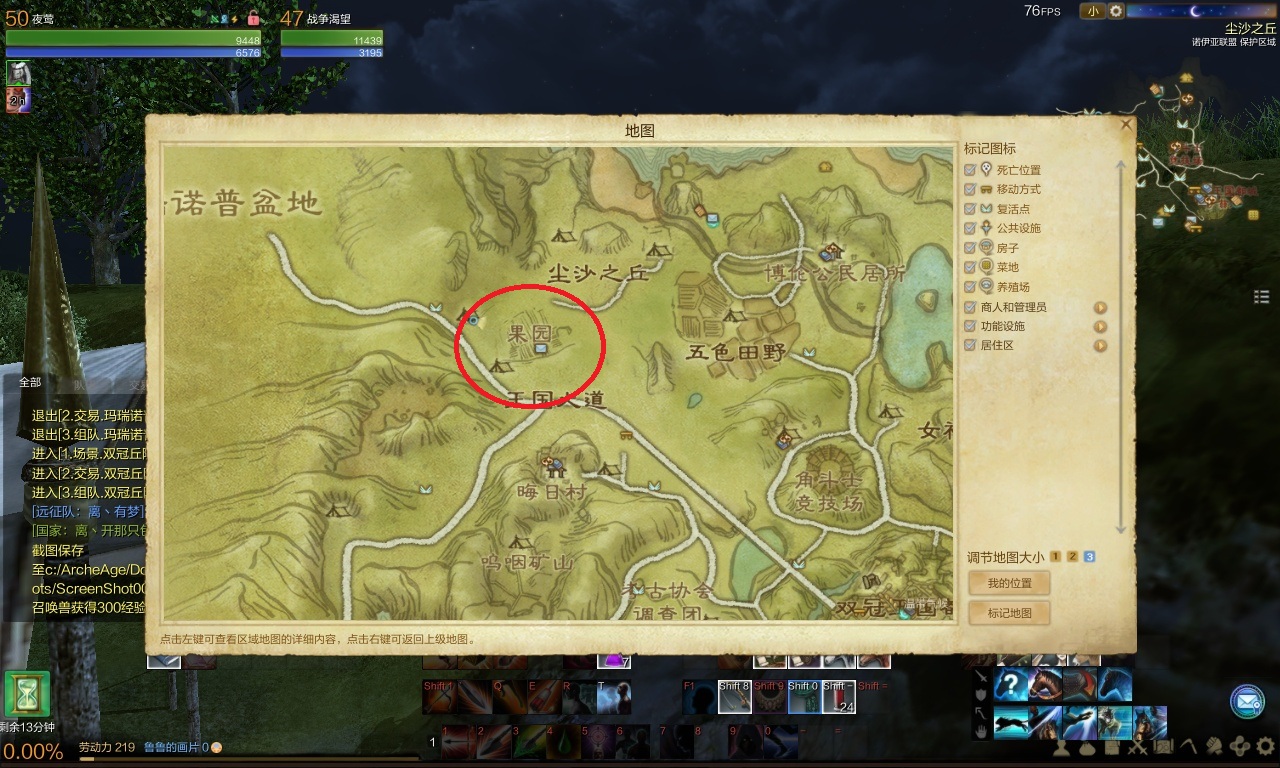1280x768 pixels.
Task: Click the 我的位置 button
Action: (1009, 583)
